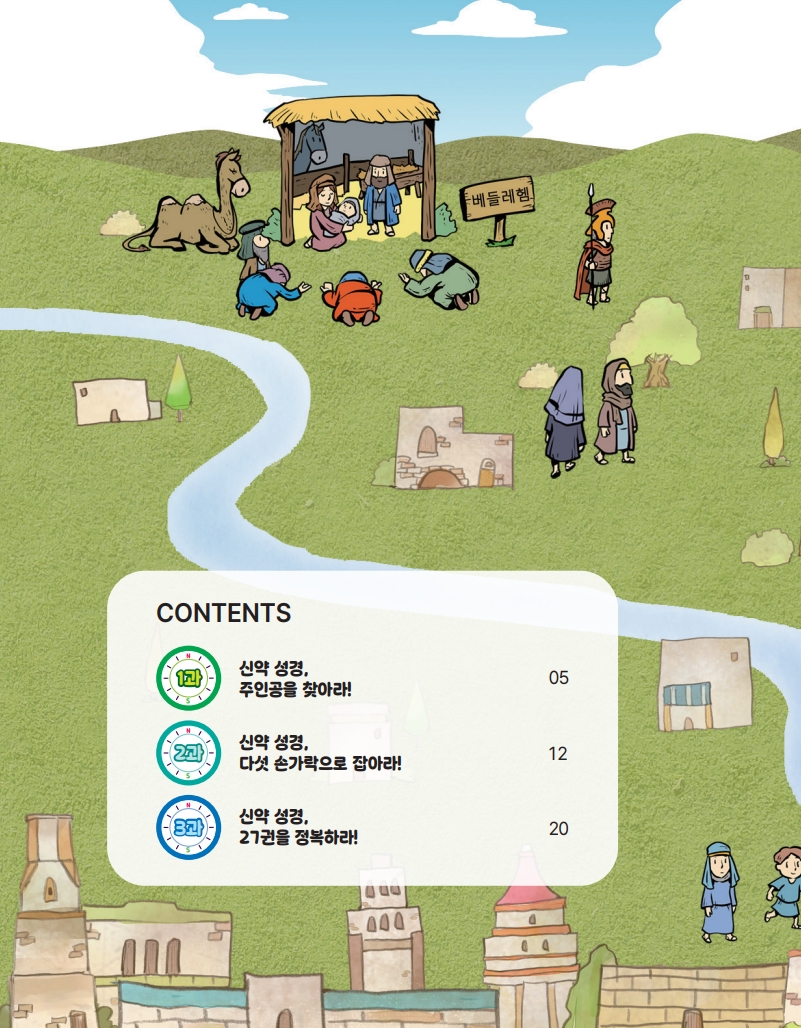Jump to page number 12
Screen dimensions: 801x1028
pyautogui.click(x=558, y=753)
